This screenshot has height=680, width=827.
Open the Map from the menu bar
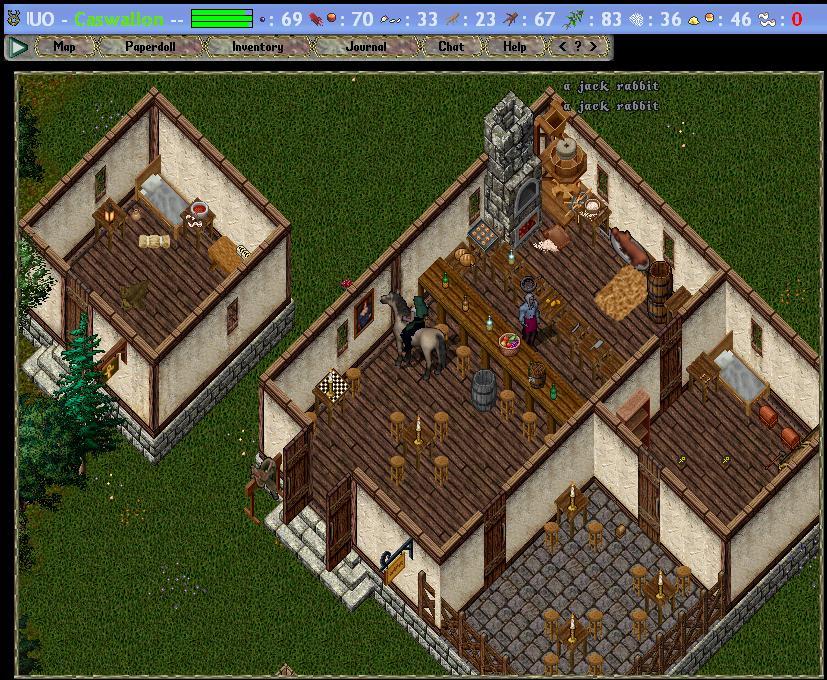point(65,47)
